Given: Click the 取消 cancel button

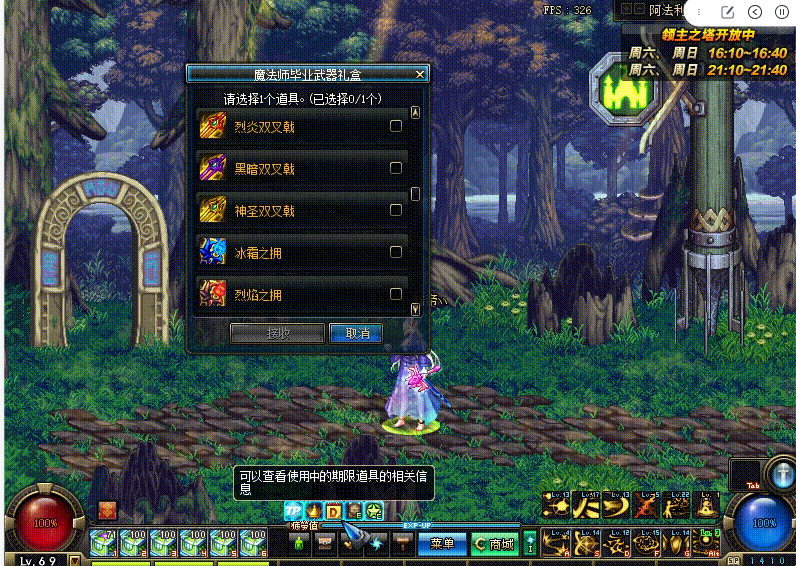Looking at the screenshot, I should coord(357,333).
